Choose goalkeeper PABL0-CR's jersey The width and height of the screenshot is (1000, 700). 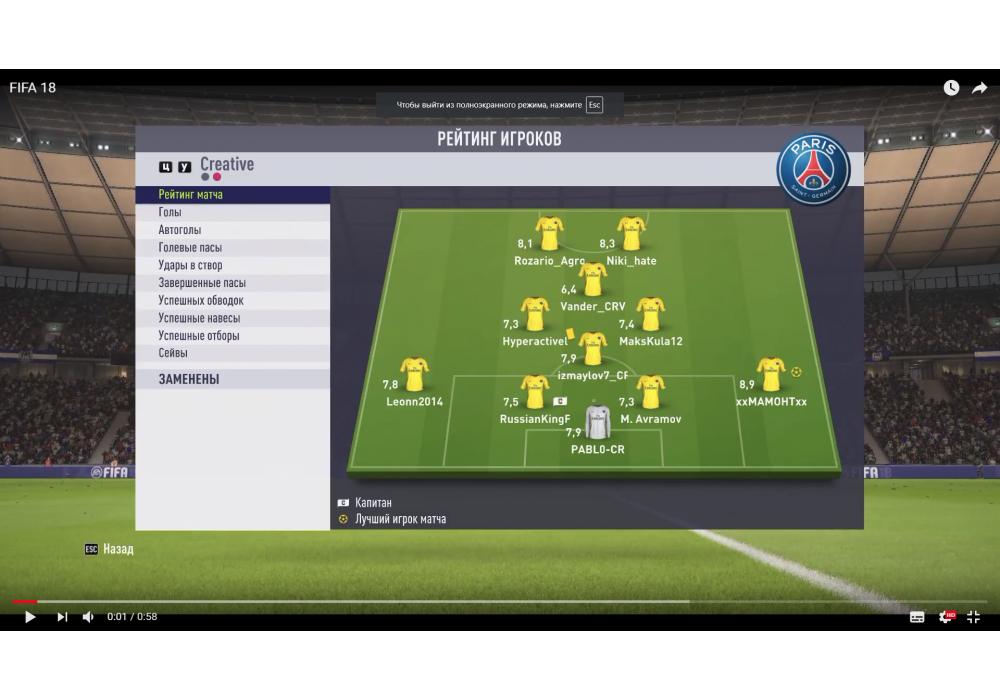[598, 424]
